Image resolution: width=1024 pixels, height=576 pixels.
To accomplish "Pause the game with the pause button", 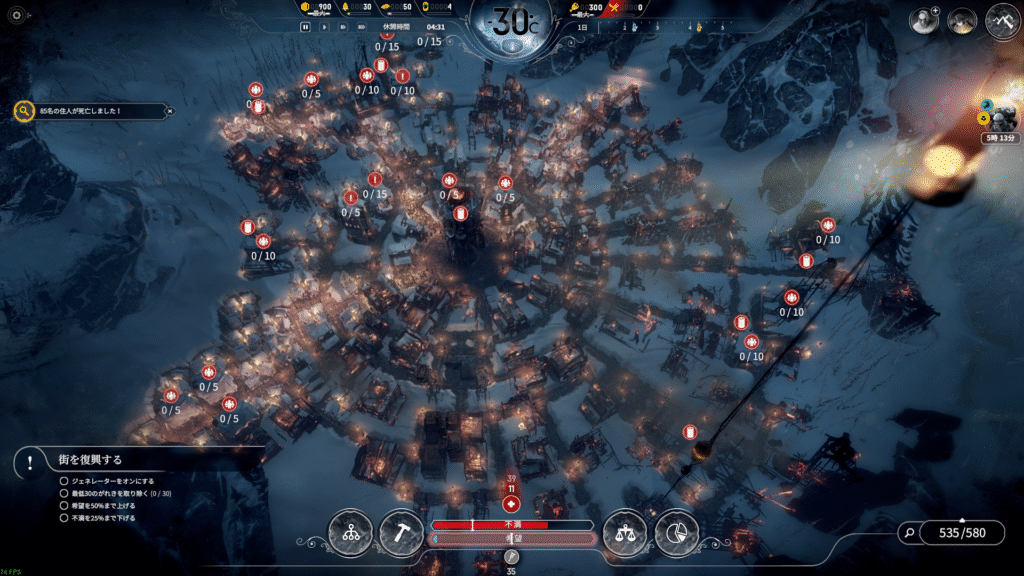I will pyautogui.click(x=306, y=27).
